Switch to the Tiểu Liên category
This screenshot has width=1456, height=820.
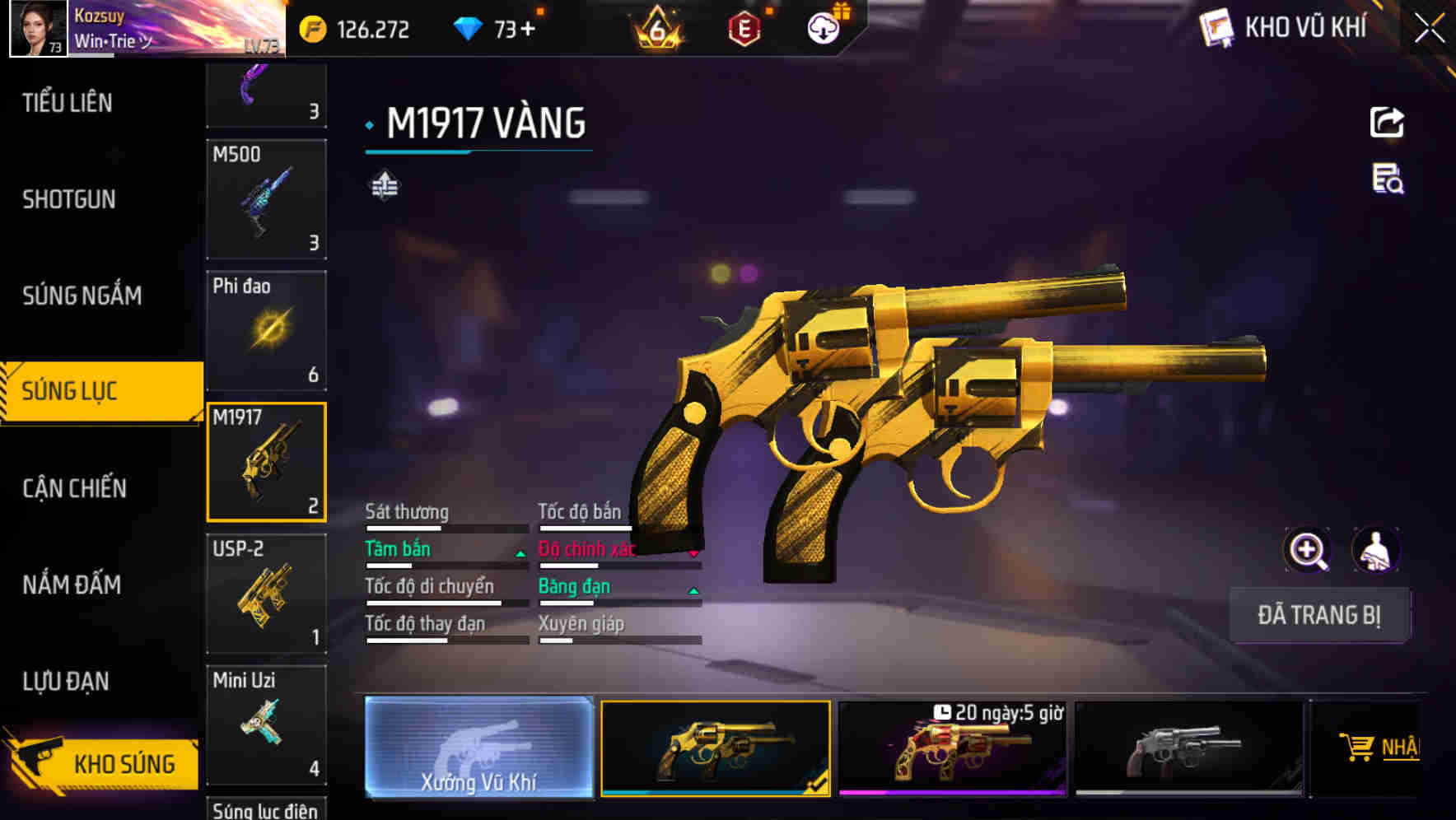[x=68, y=103]
